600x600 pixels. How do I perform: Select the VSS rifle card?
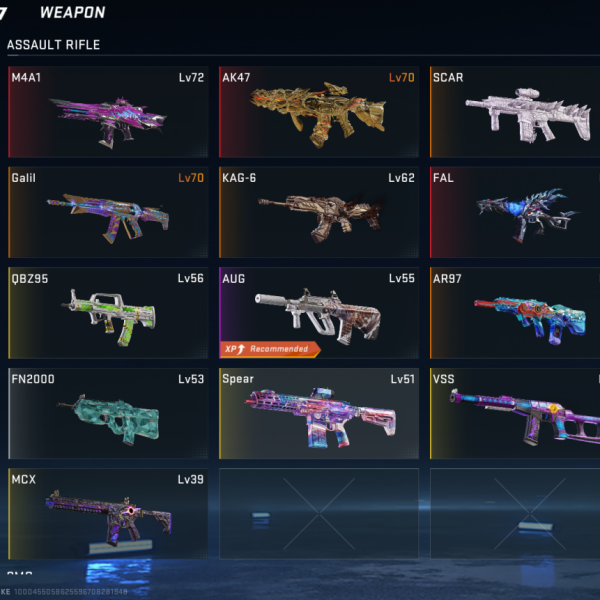click(515, 413)
